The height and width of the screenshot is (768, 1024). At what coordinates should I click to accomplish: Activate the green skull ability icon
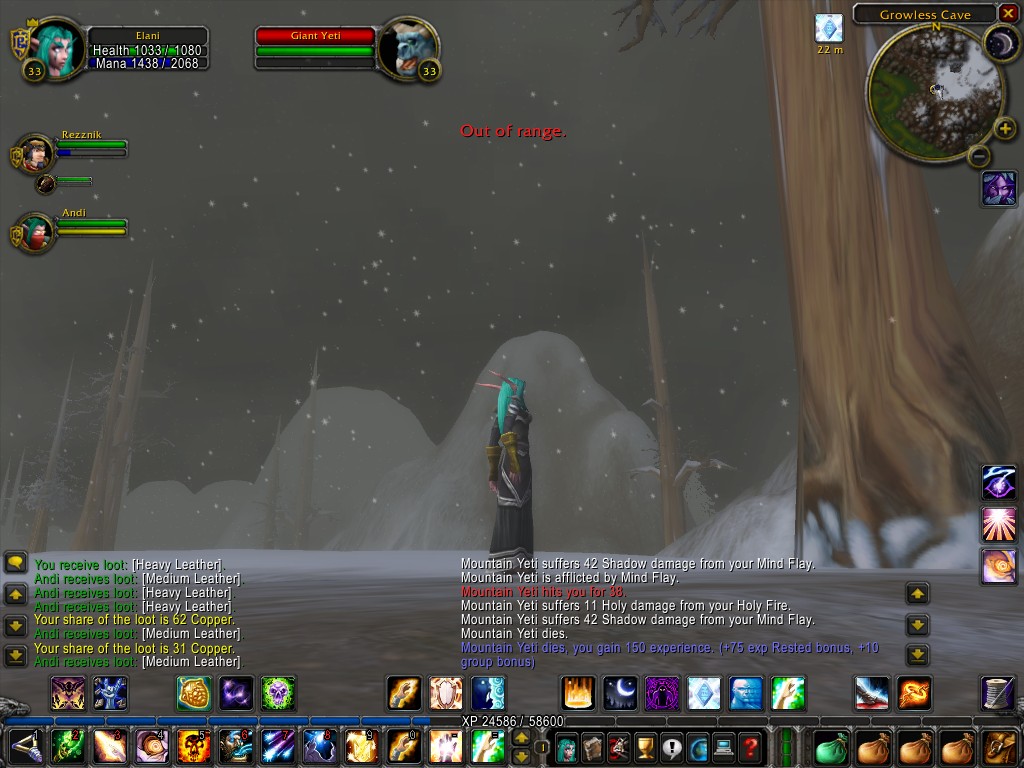tap(278, 692)
